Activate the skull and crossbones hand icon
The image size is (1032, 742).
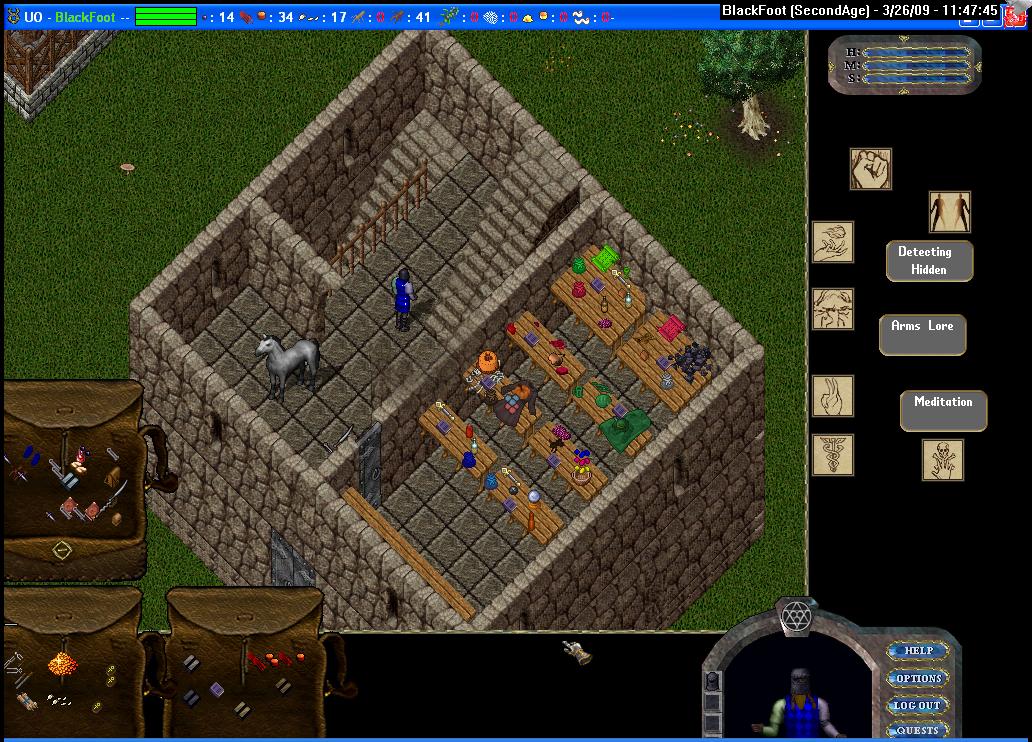click(943, 460)
